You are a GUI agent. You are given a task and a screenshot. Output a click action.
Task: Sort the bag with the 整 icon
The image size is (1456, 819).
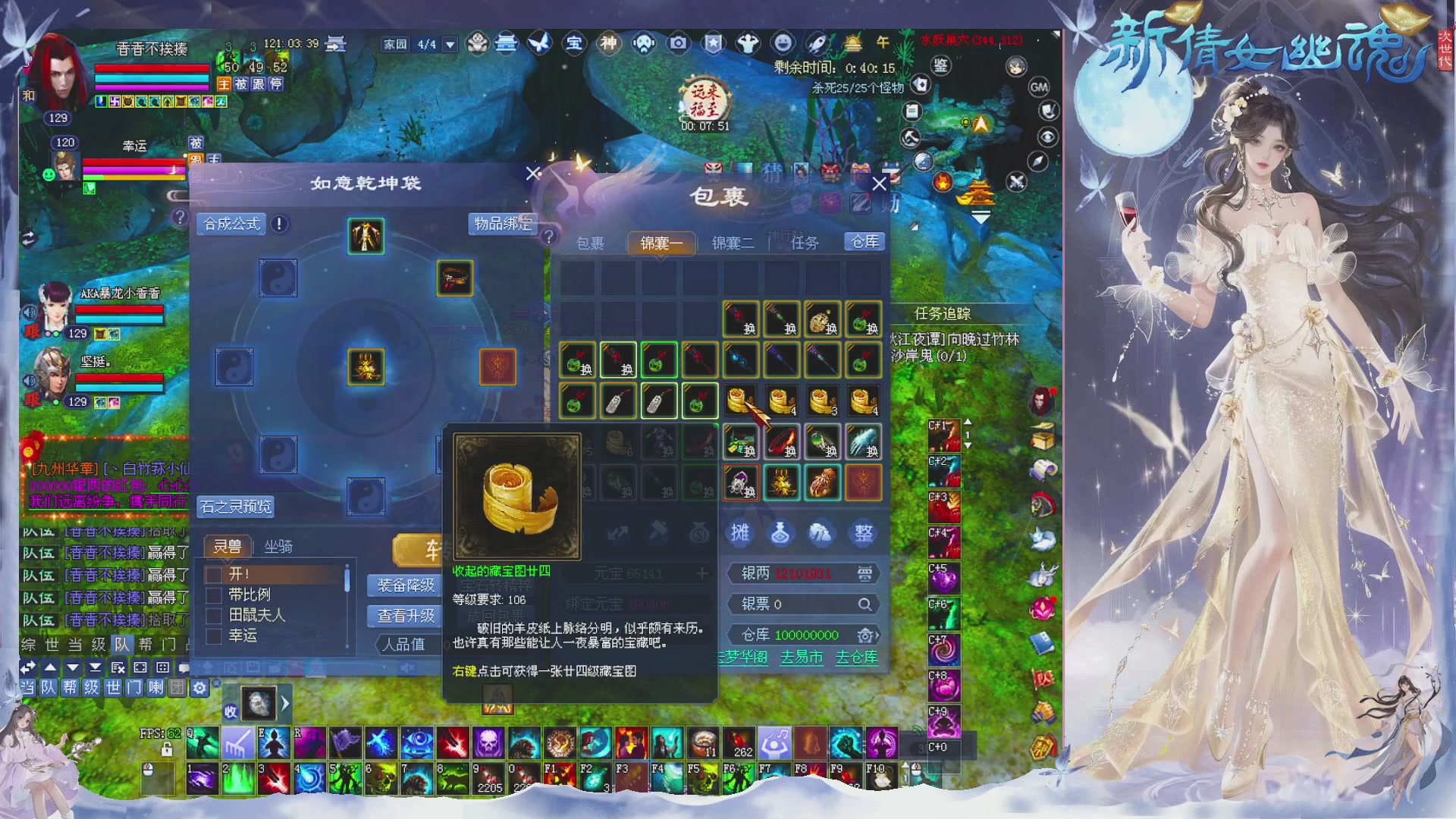point(862,534)
